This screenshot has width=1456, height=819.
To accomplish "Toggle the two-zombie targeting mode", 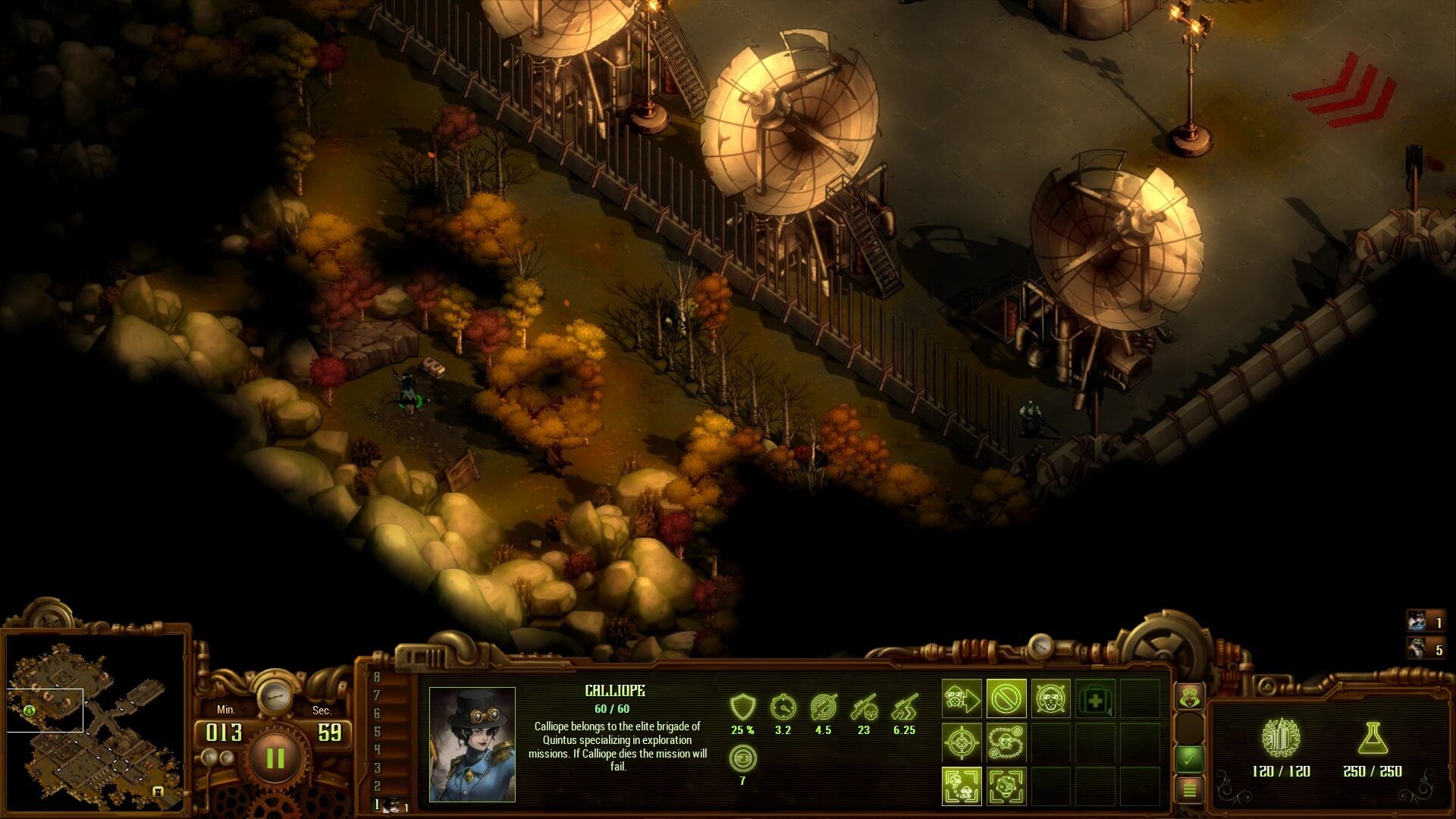I will 962,786.
